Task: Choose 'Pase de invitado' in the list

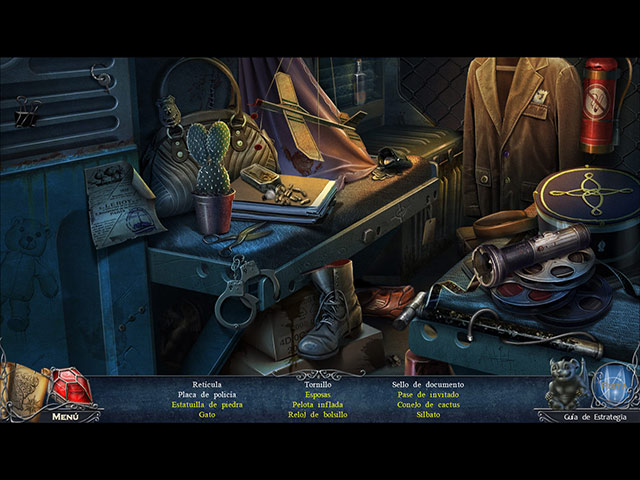Action: pyautogui.click(x=428, y=394)
